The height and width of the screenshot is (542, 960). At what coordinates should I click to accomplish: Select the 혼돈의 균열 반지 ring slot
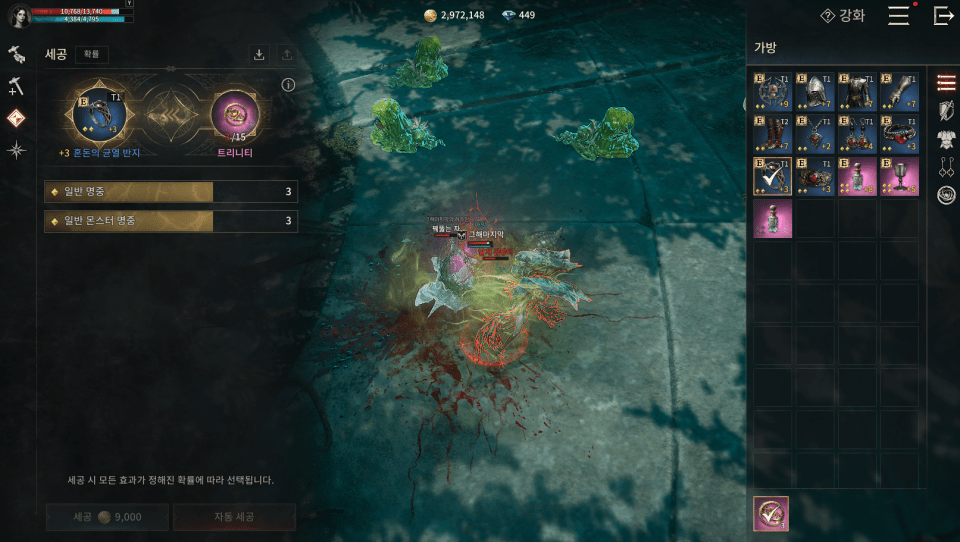click(98, 113)
